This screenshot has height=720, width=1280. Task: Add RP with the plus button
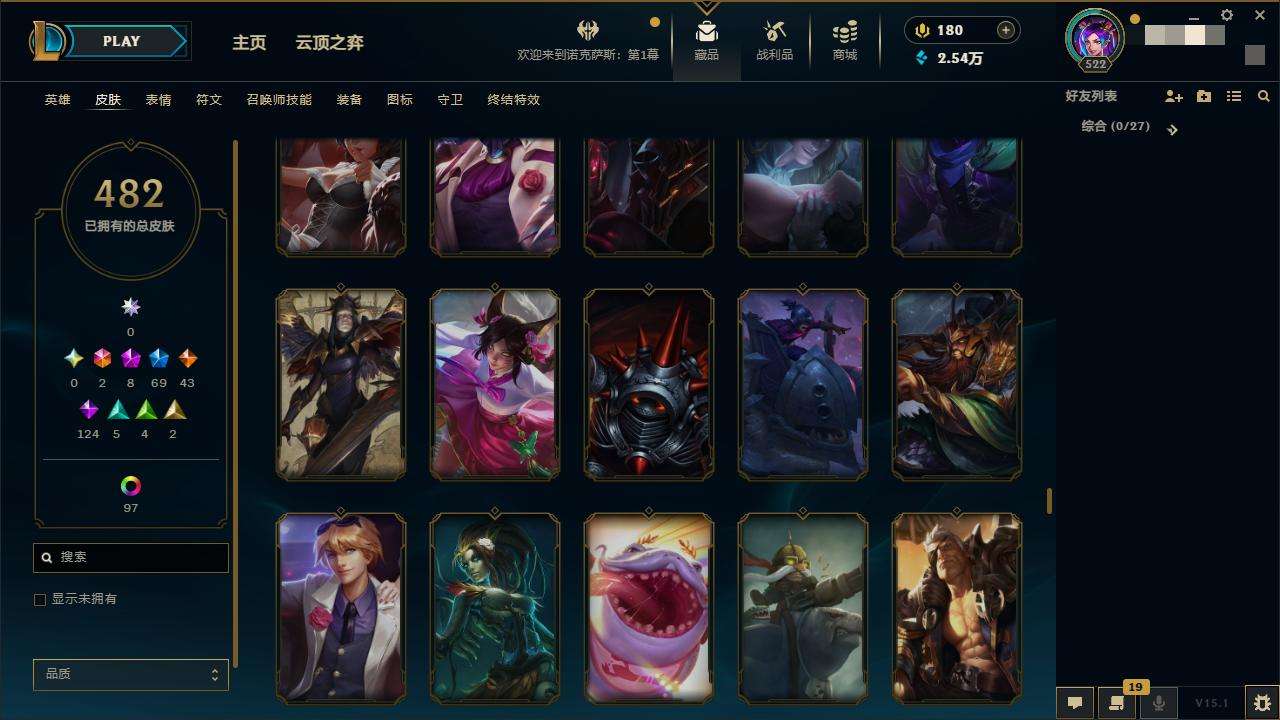pyautogui.click(x=1005, y=30)
